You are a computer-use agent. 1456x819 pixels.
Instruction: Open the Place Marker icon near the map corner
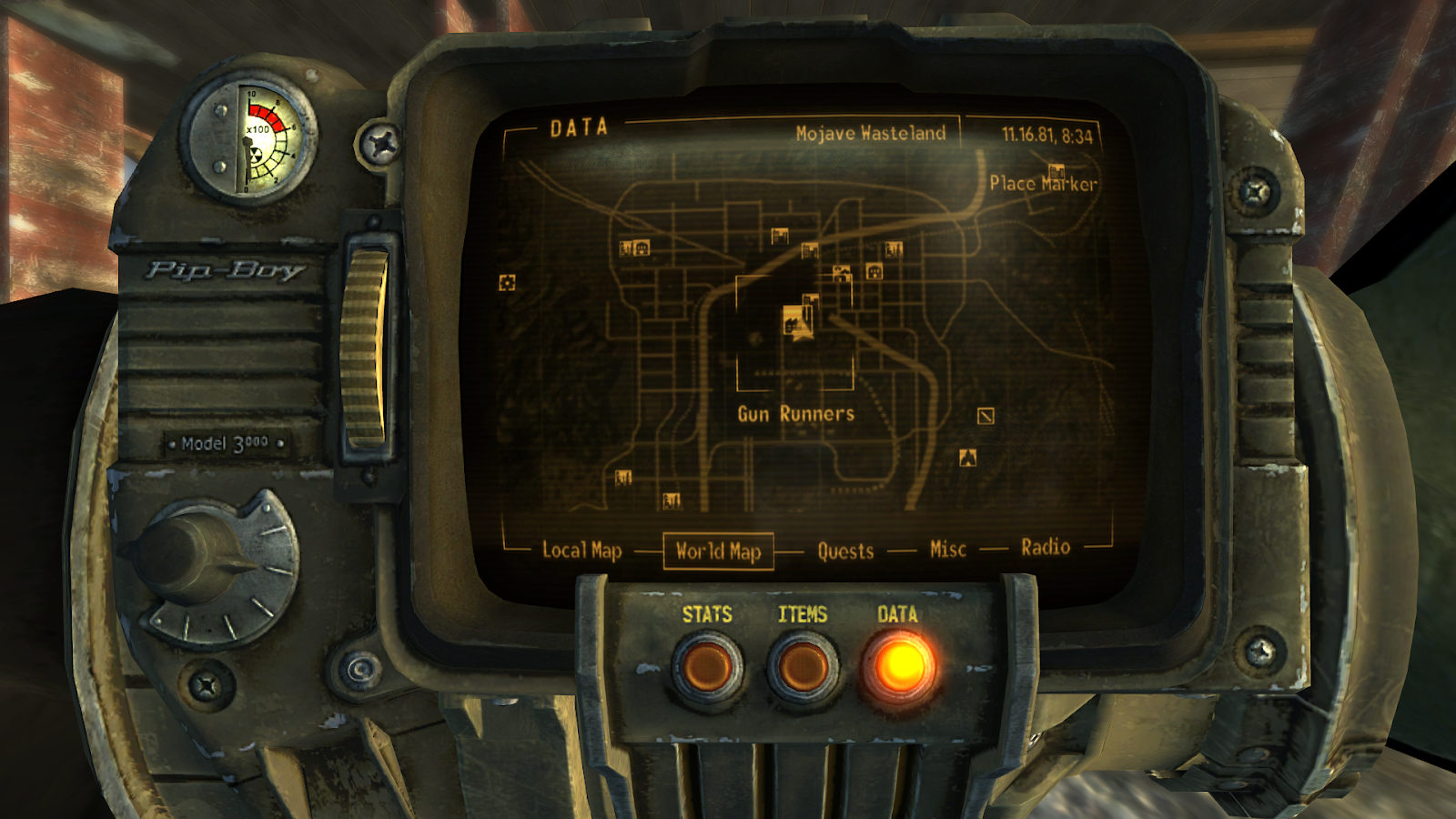(1055, 170)
